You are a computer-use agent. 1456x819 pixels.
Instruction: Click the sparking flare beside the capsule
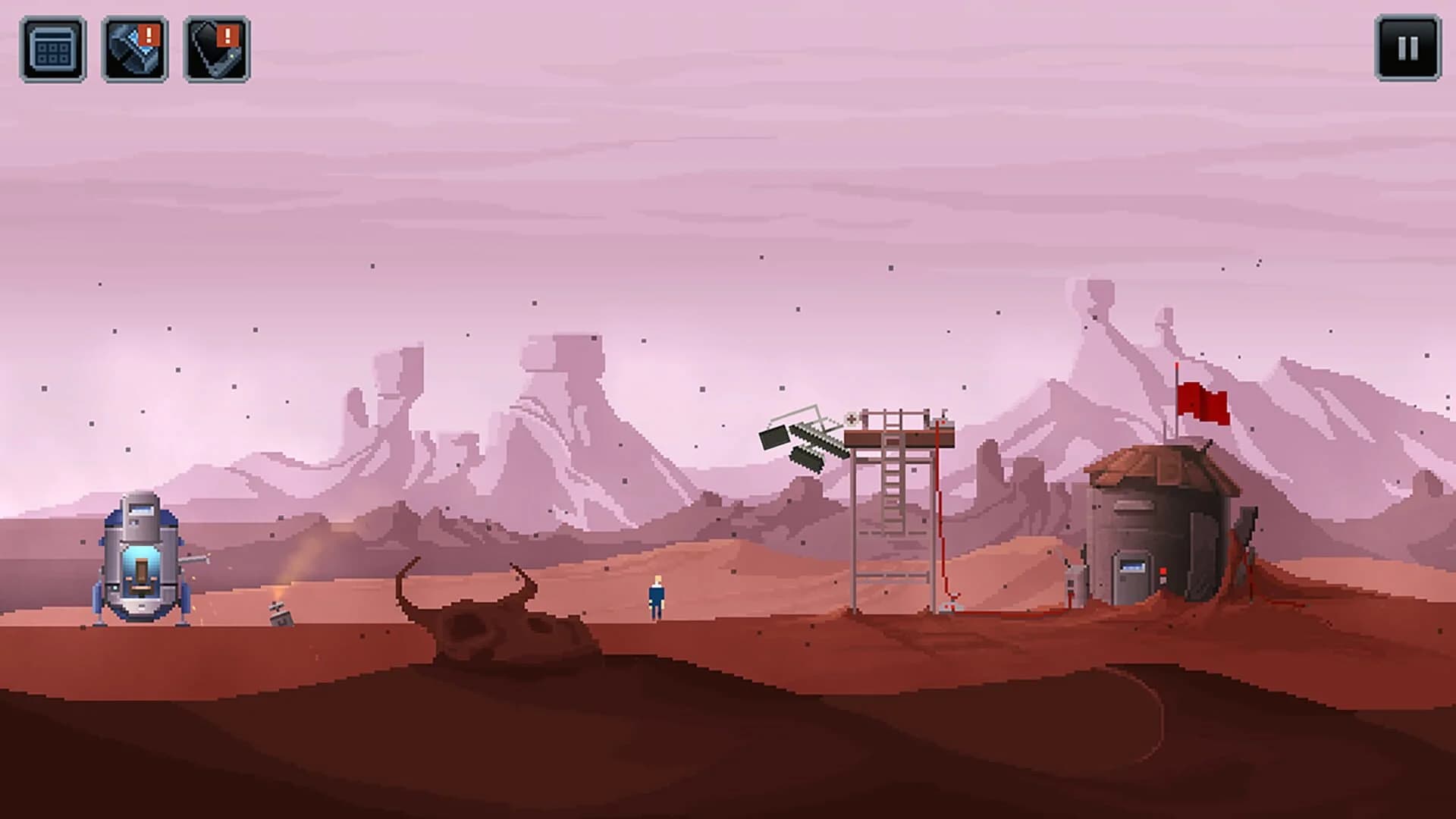click(278, 593)
